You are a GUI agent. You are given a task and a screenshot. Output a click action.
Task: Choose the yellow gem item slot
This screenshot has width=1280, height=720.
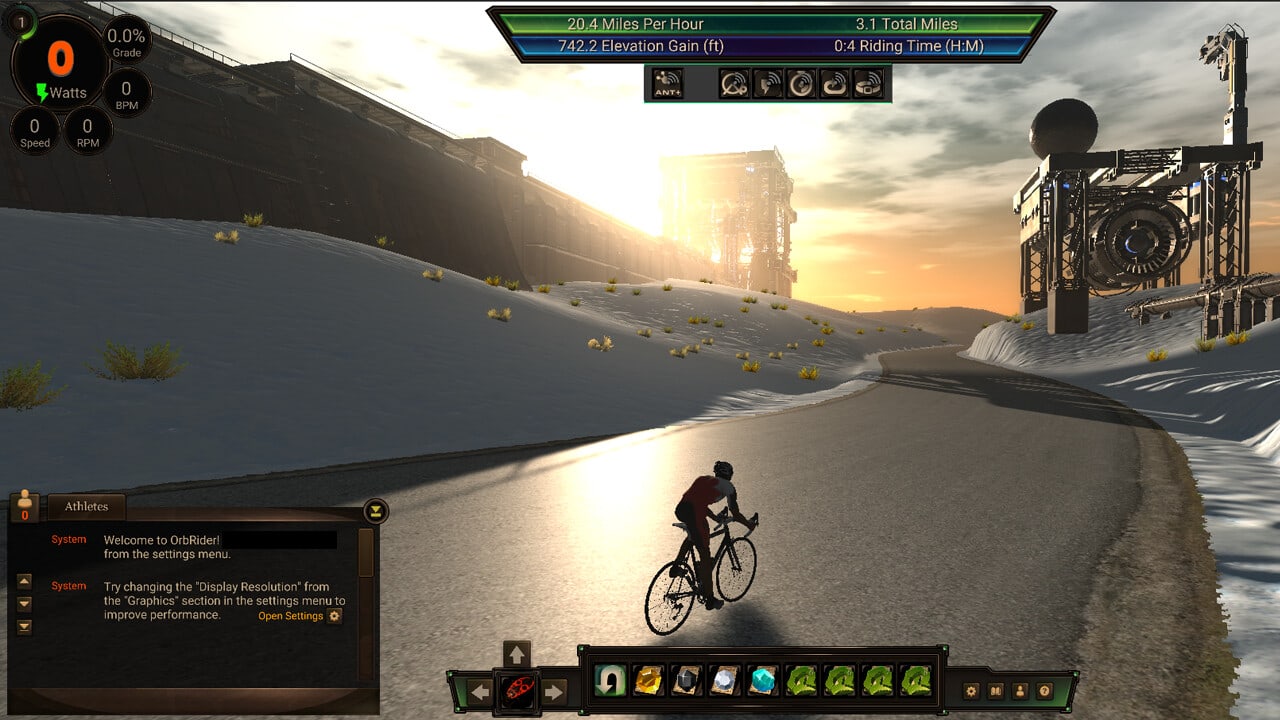coord(649,681)
